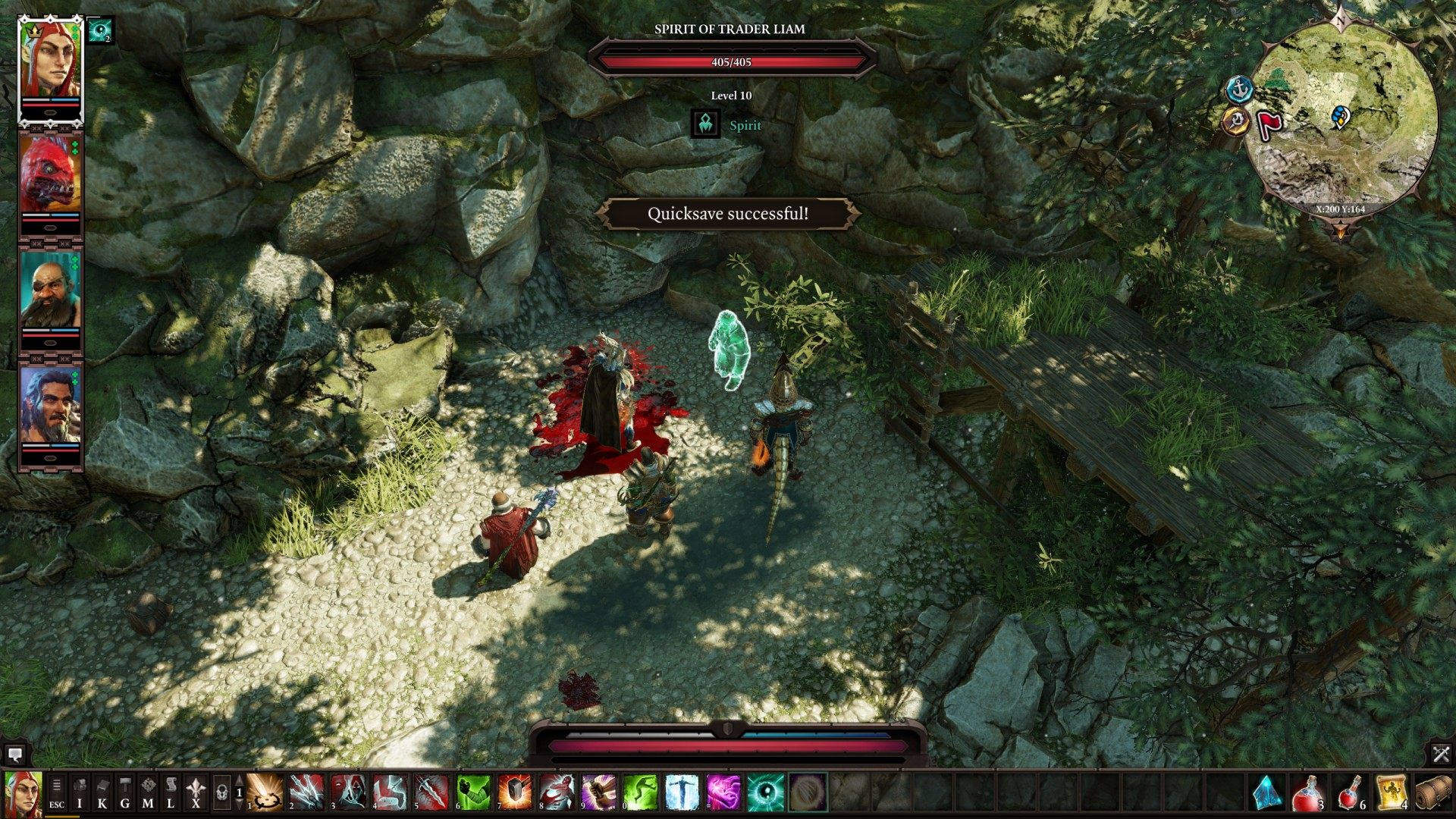This screenshot has width=1456, height=819.
Task: Open the journal scroll L button
Action: click(171, 793)
